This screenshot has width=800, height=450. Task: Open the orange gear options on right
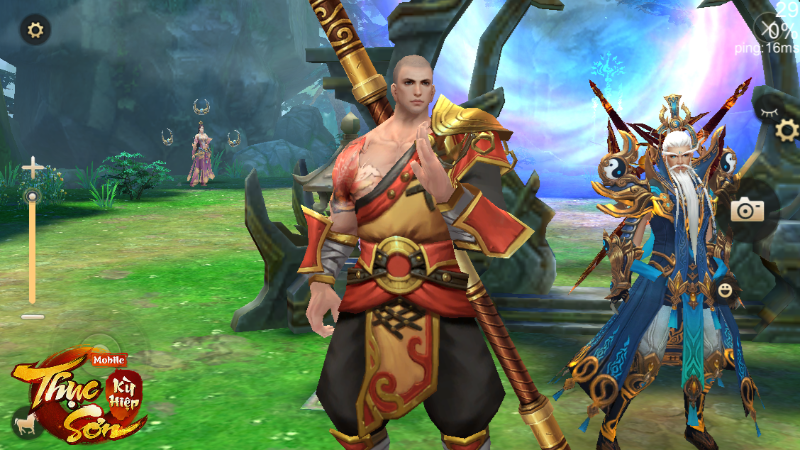(787, 130)
